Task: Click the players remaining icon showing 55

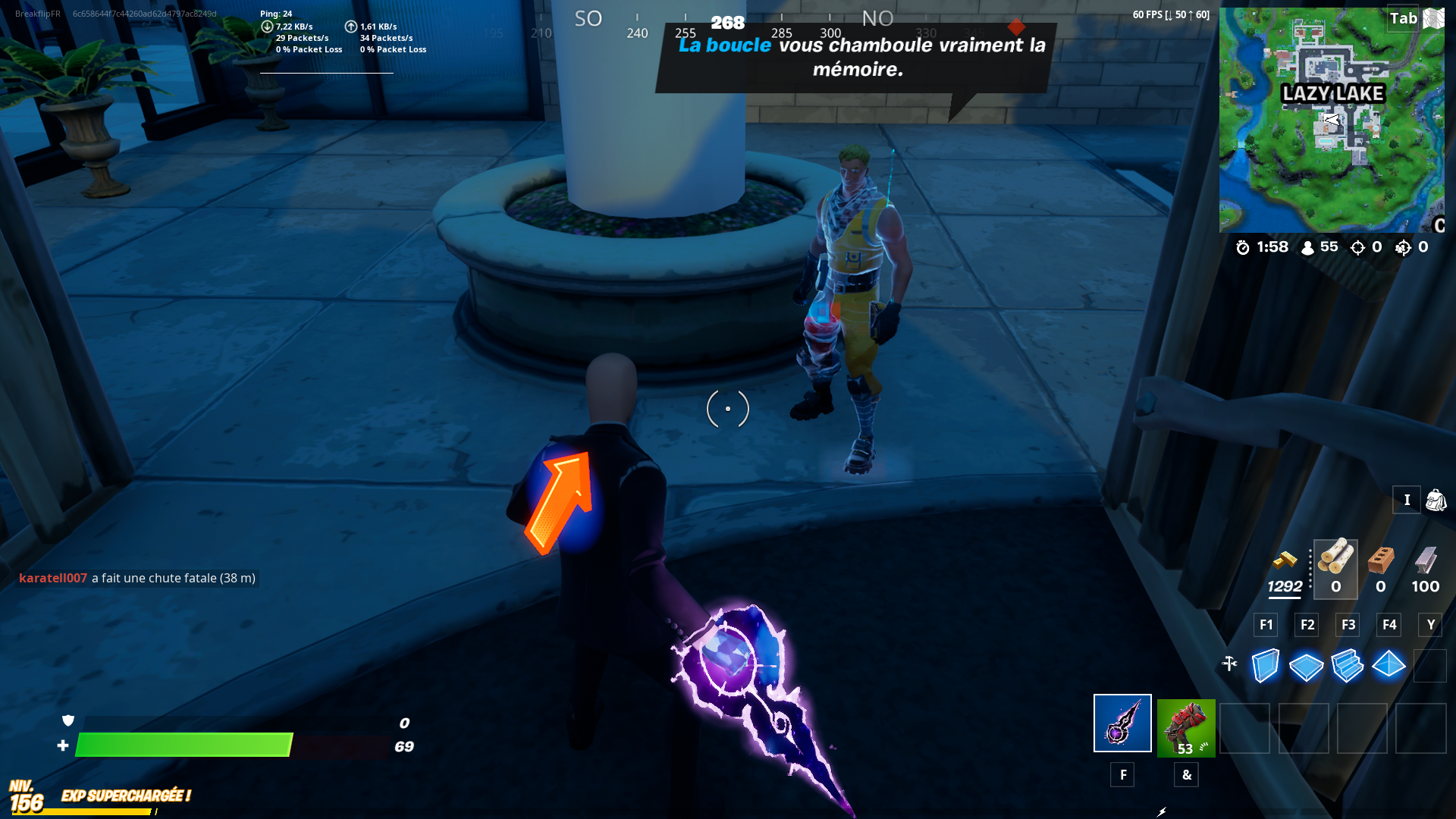Action: pos(1307,247)
